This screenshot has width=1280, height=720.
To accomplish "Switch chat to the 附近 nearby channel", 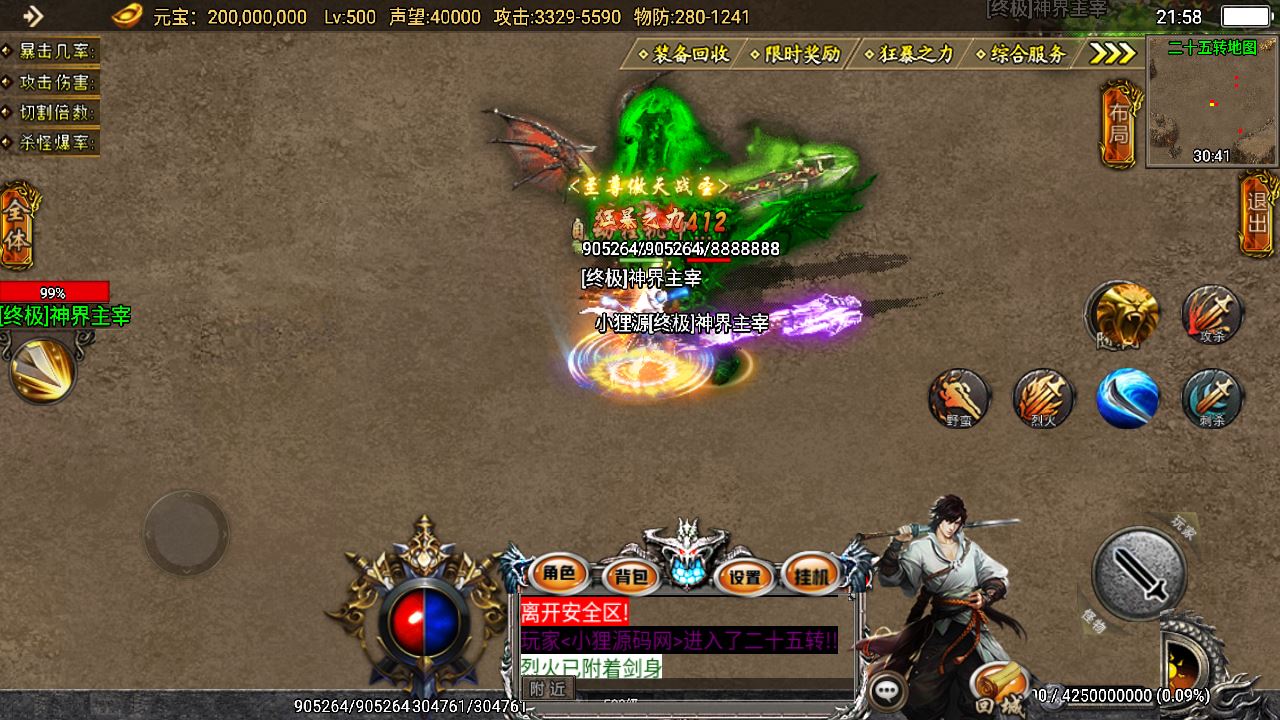I will click(x=547, y=688).
